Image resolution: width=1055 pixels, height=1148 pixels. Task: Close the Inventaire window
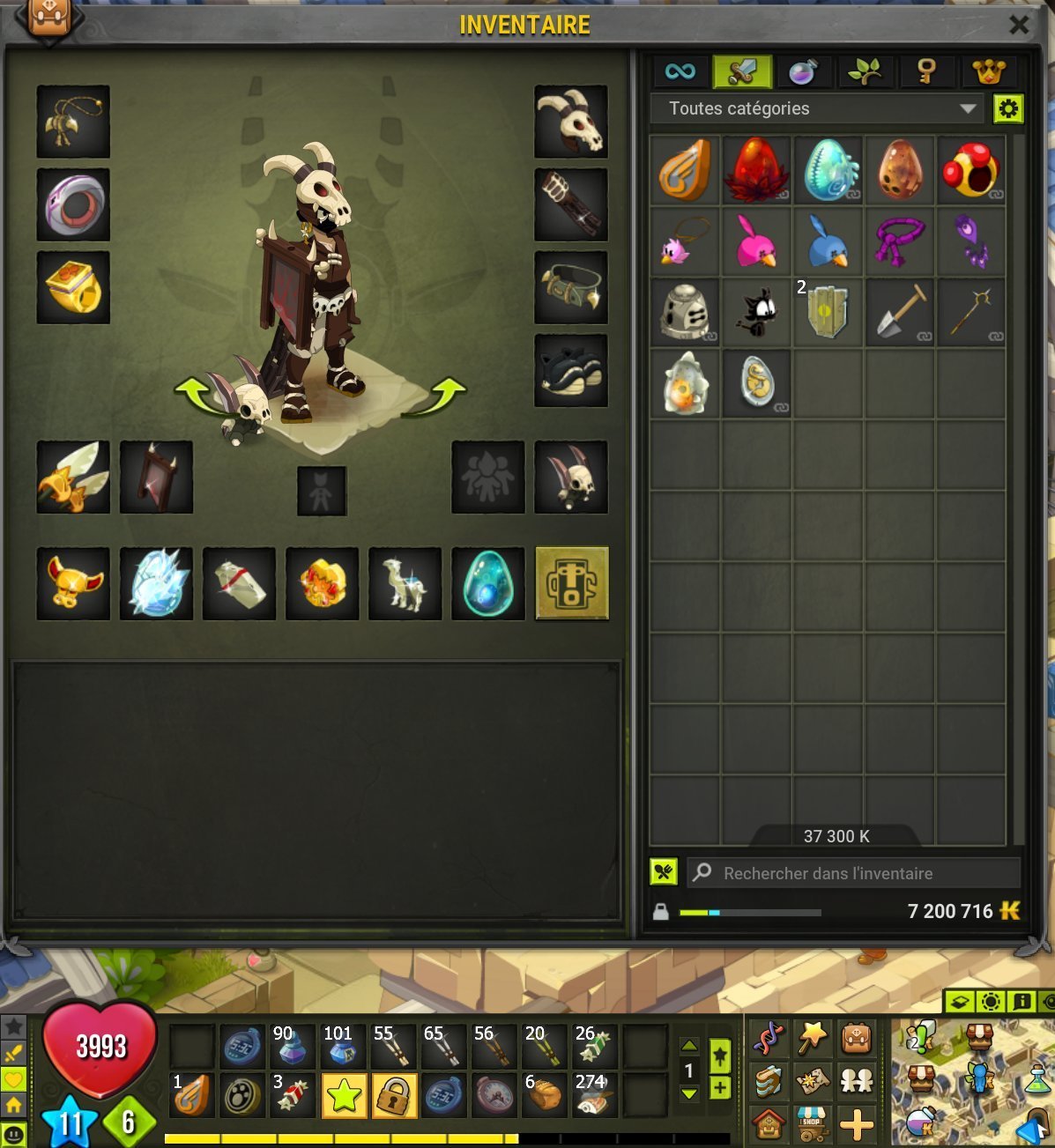pos(1018,24)
